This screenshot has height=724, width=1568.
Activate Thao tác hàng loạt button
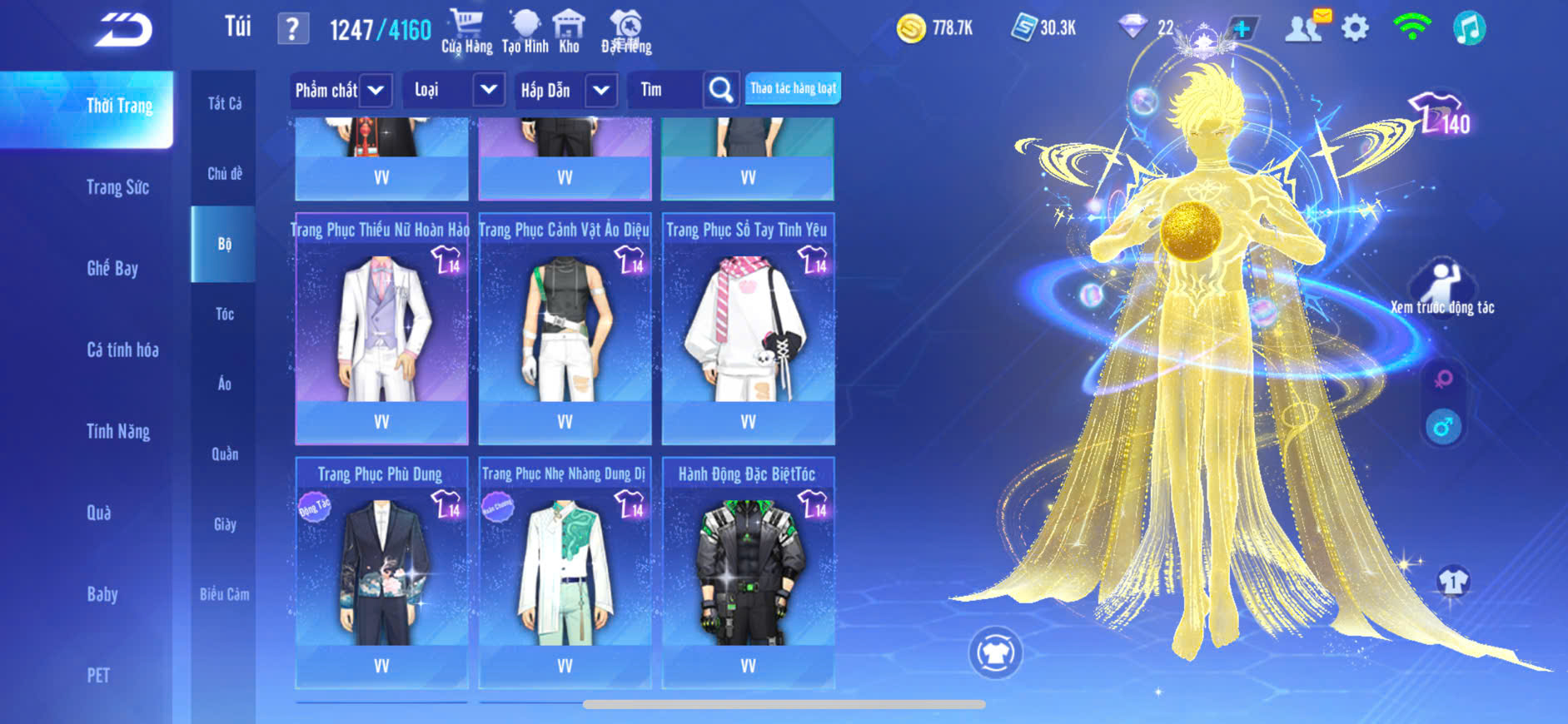pos(793,88)
